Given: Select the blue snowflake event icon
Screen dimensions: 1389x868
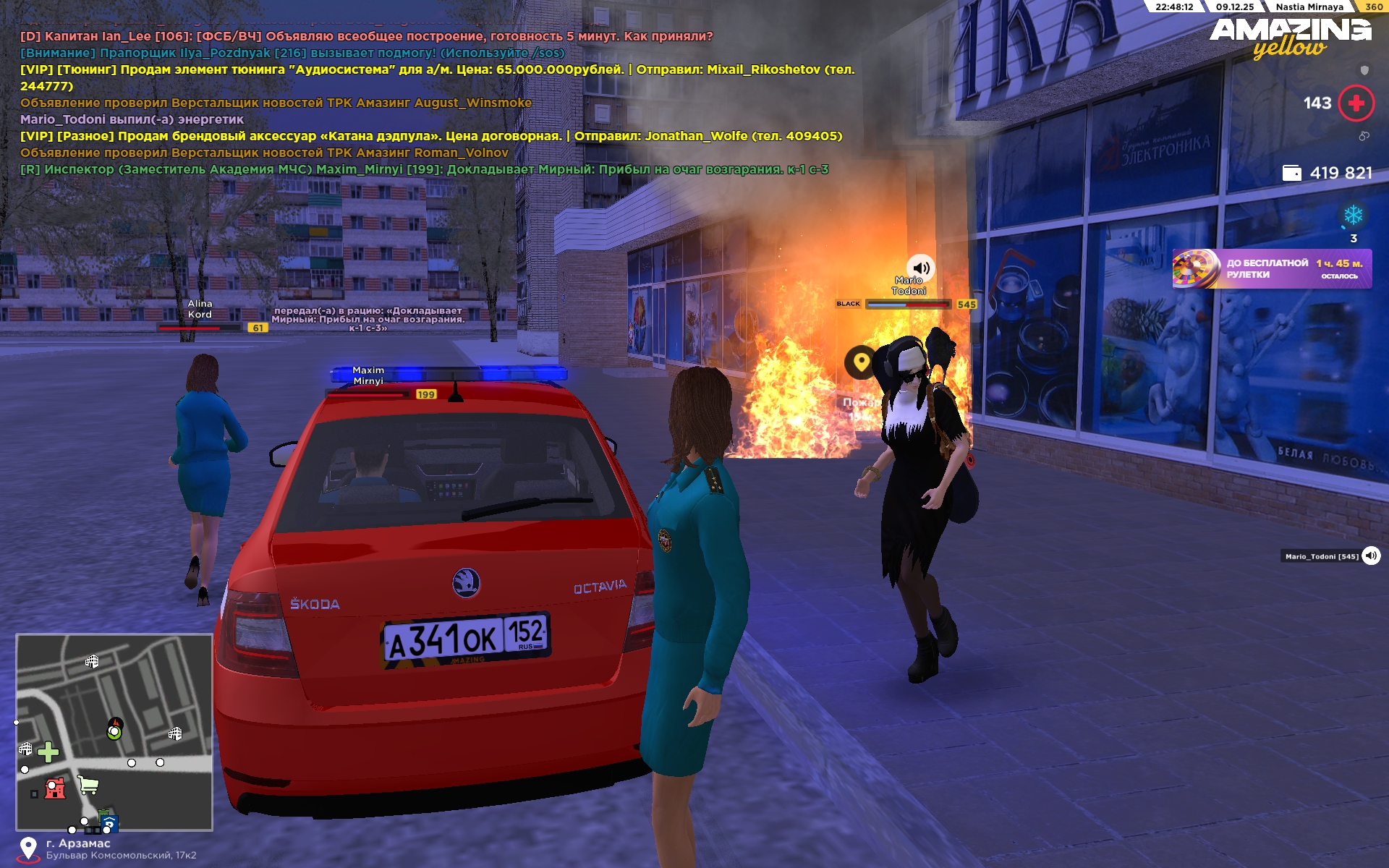Looking at the screenshot, I should click(1353, 215).
